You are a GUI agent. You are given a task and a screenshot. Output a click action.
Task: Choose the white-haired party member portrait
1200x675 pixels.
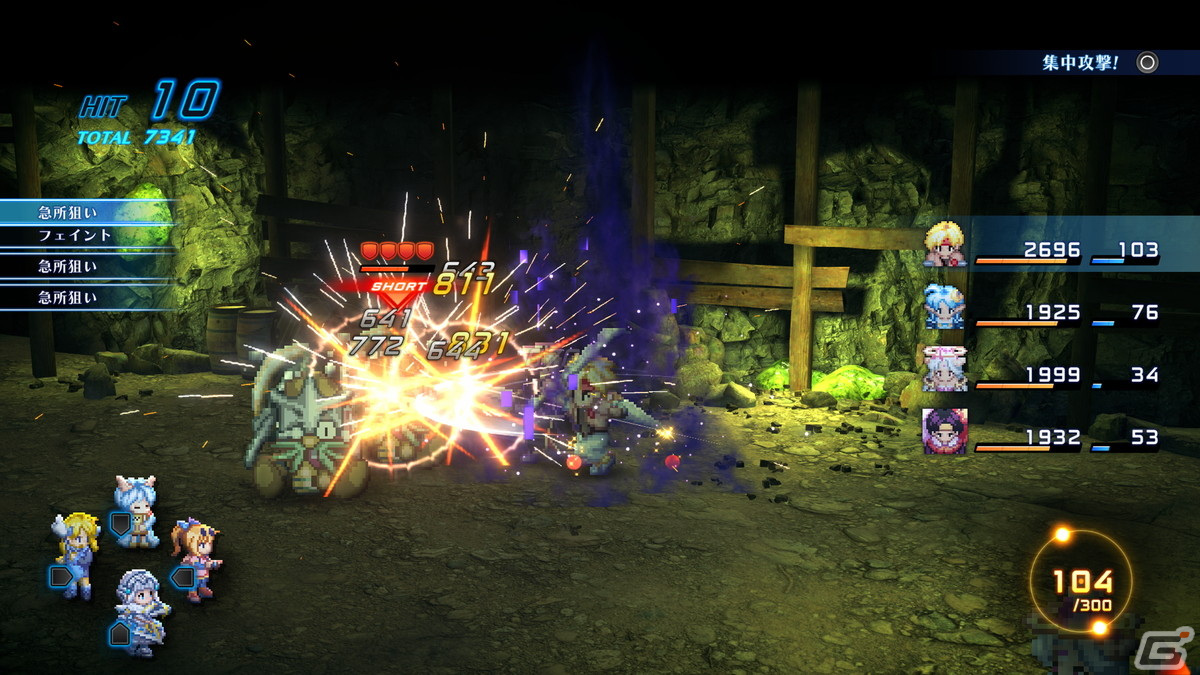pos(944,370)
